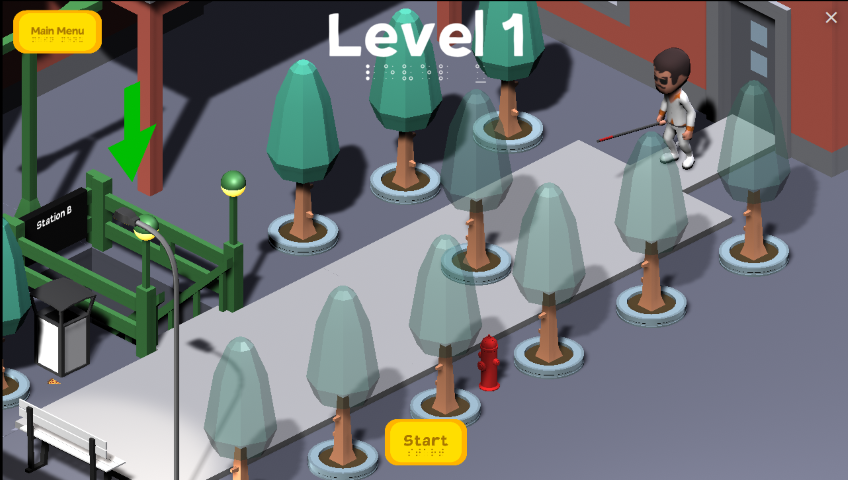Close the game window with the X
The width and height of the screenshot is (848, 480).
(831, 17)
